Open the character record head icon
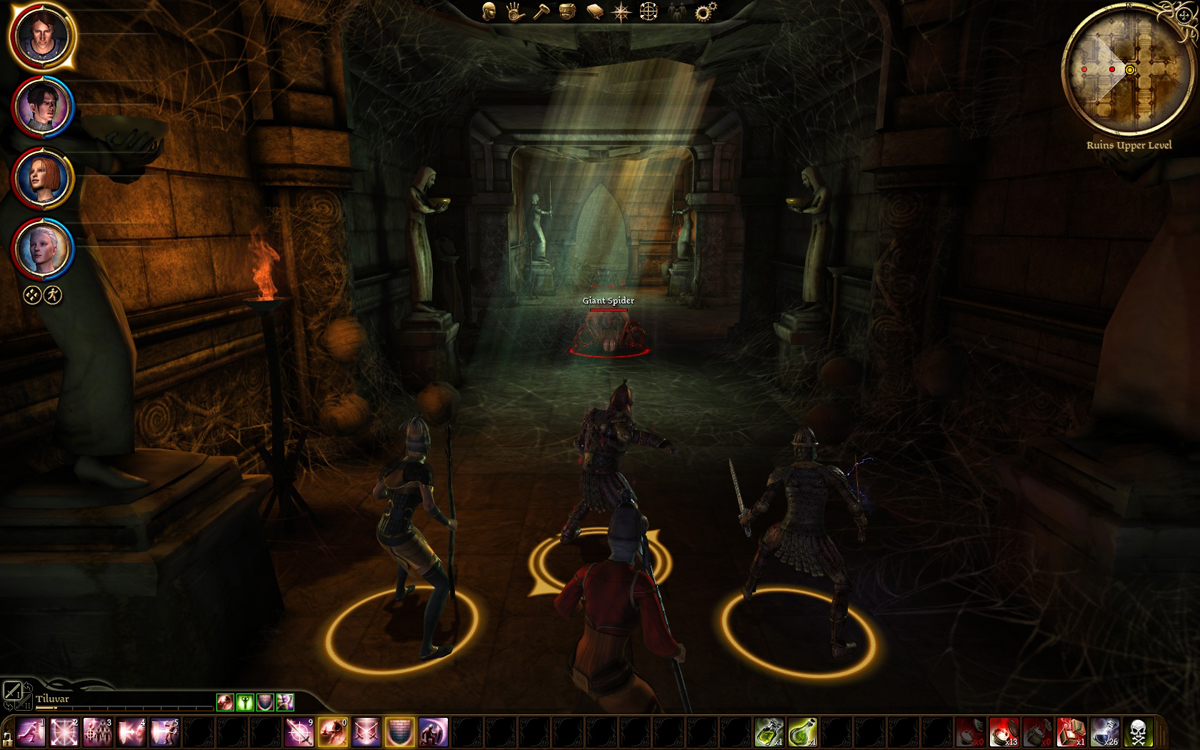The width and height of the screenshot is (1200, 750). 489,12
